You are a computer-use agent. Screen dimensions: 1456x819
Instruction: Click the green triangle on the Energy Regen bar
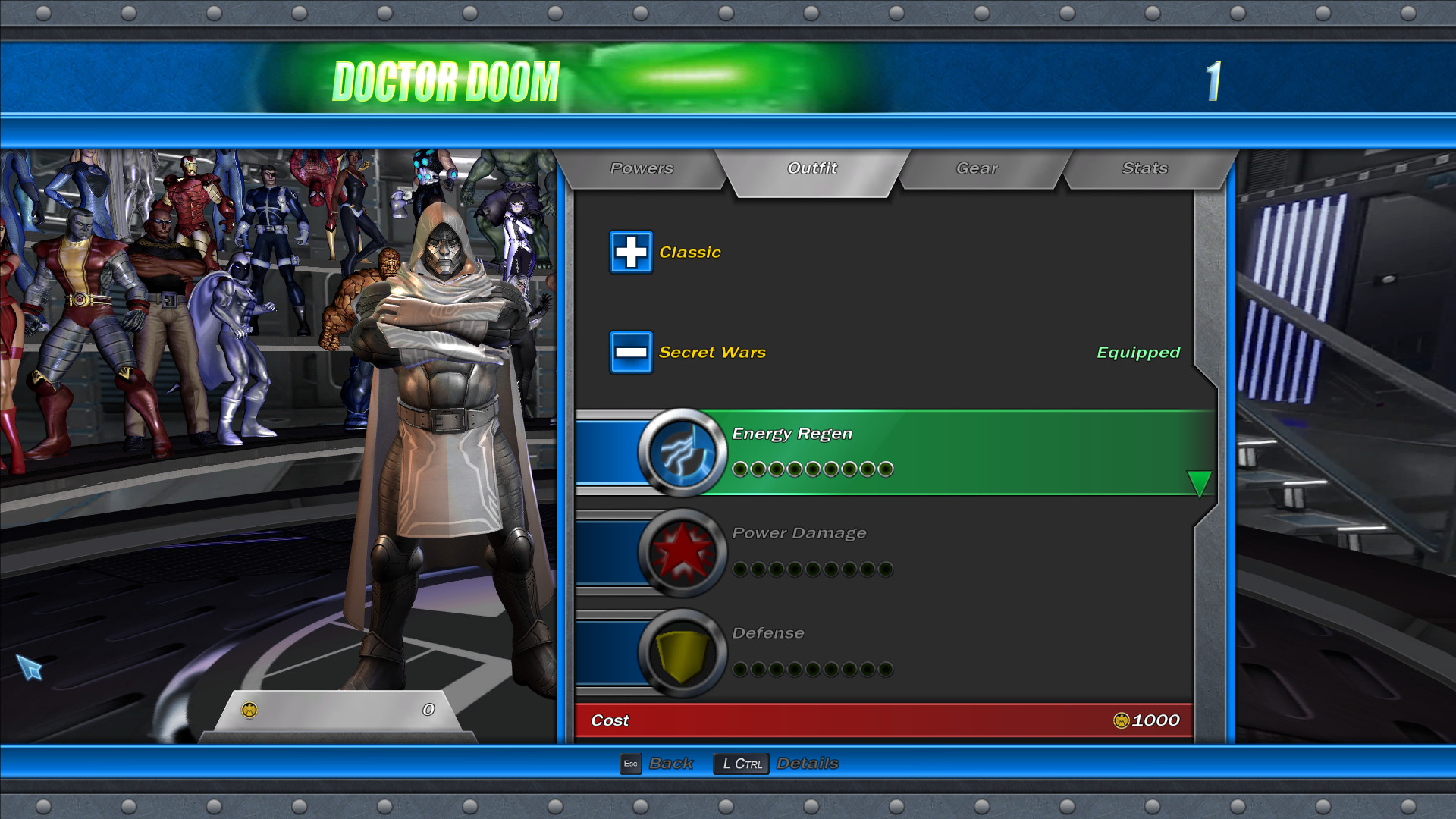click(1198, 484)
